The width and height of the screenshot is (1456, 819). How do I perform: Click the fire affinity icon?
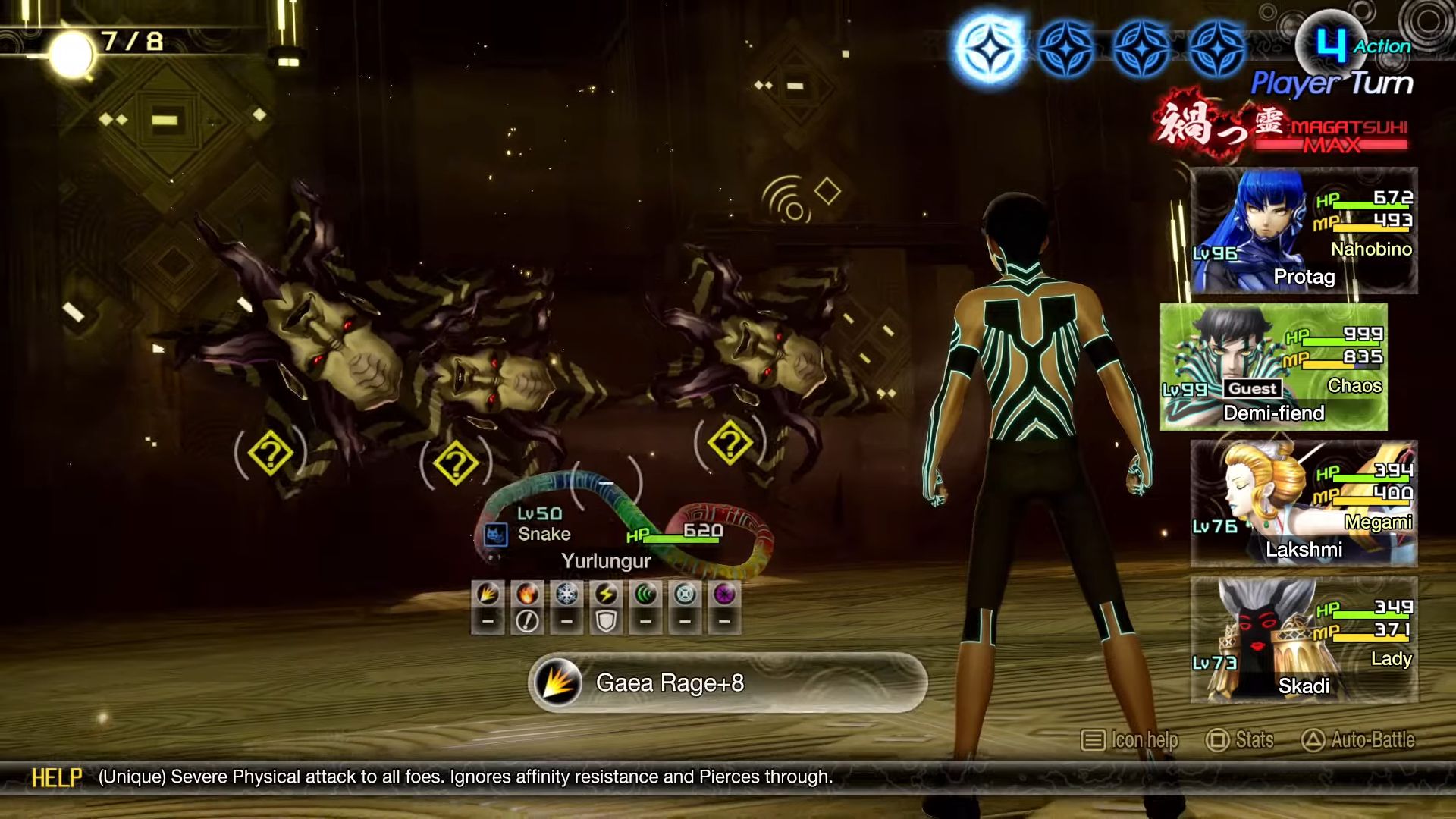pyautogui.click(x=527, y=595)
